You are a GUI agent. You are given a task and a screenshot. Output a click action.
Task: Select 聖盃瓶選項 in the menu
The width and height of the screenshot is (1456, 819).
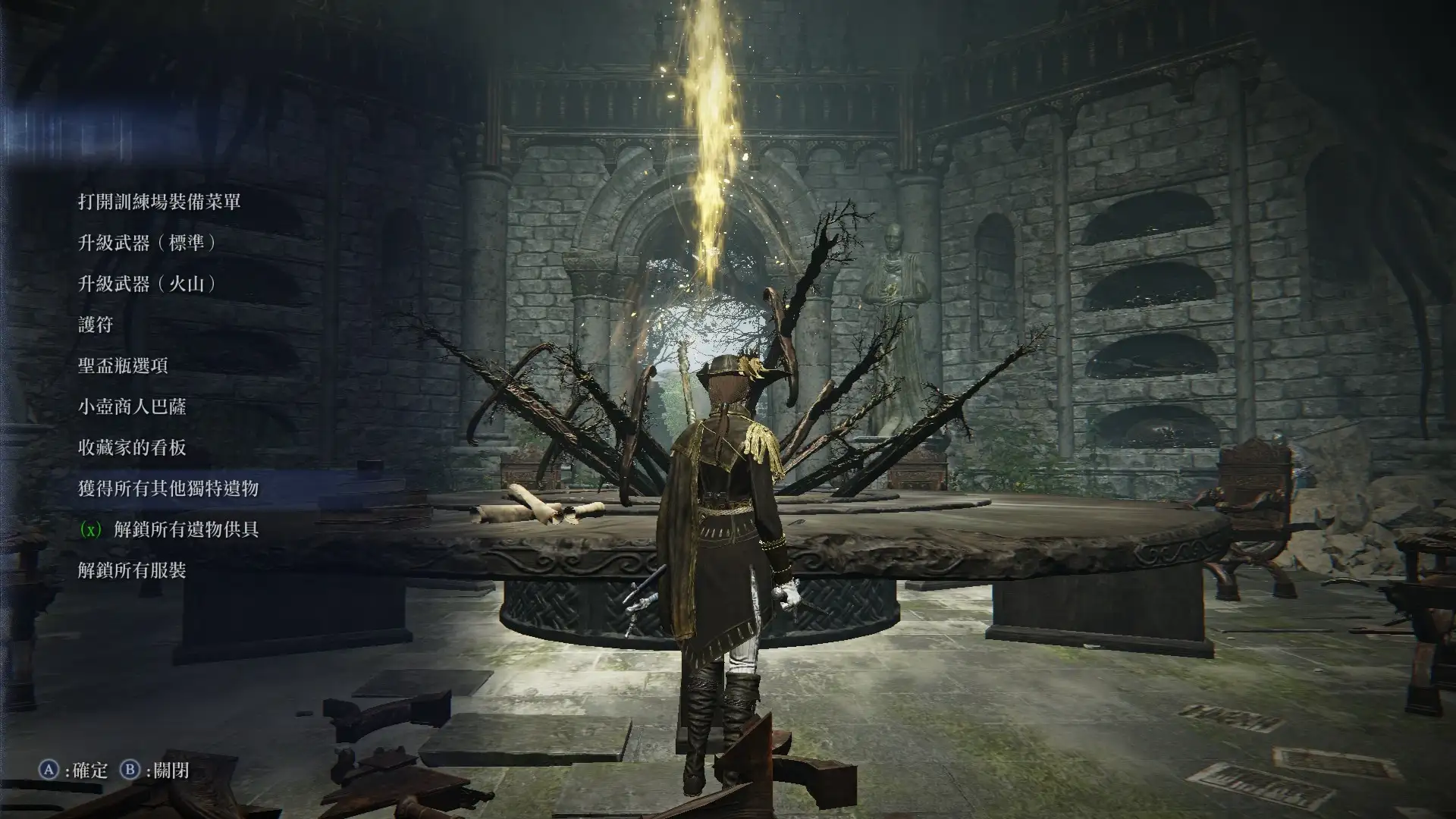tap(123, 366)
